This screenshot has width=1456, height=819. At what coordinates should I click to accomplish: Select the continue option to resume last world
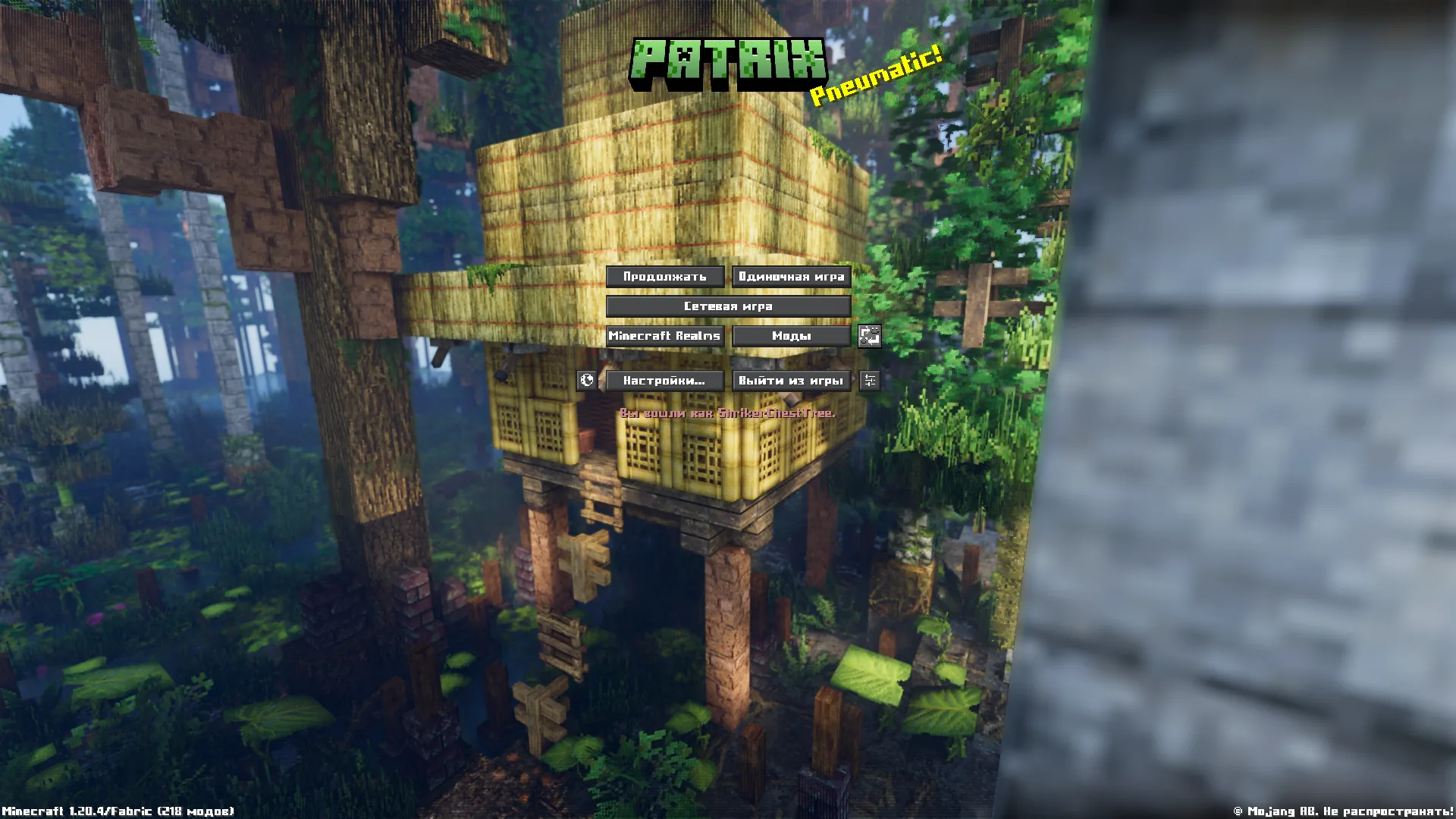point(665,277)
